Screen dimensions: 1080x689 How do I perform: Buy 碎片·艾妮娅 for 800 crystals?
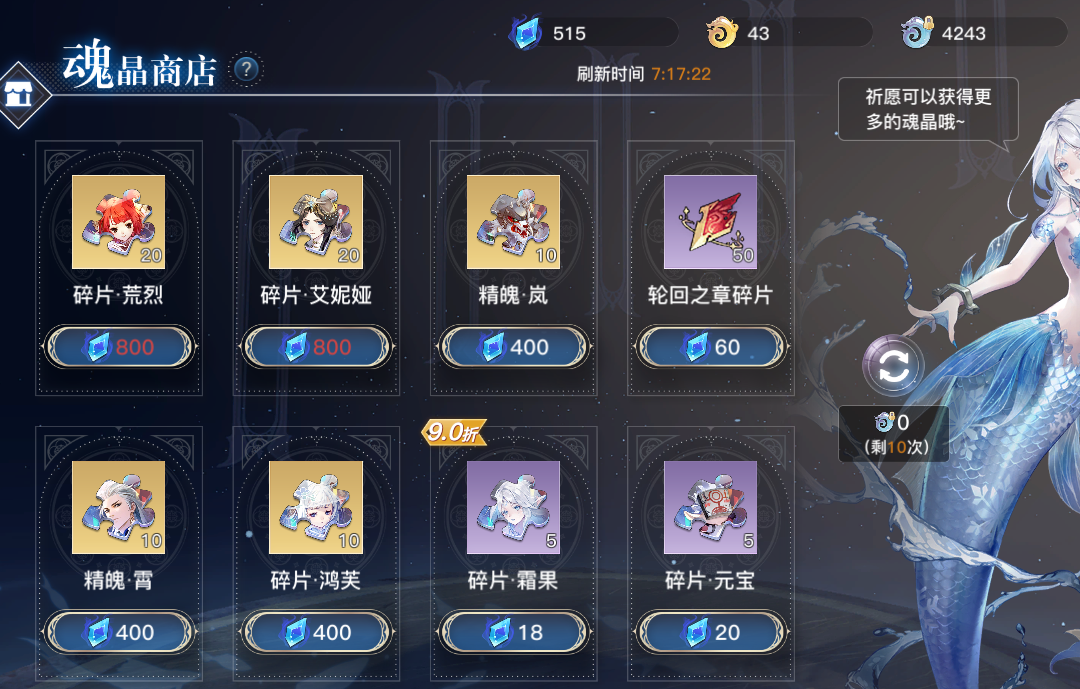316,347
